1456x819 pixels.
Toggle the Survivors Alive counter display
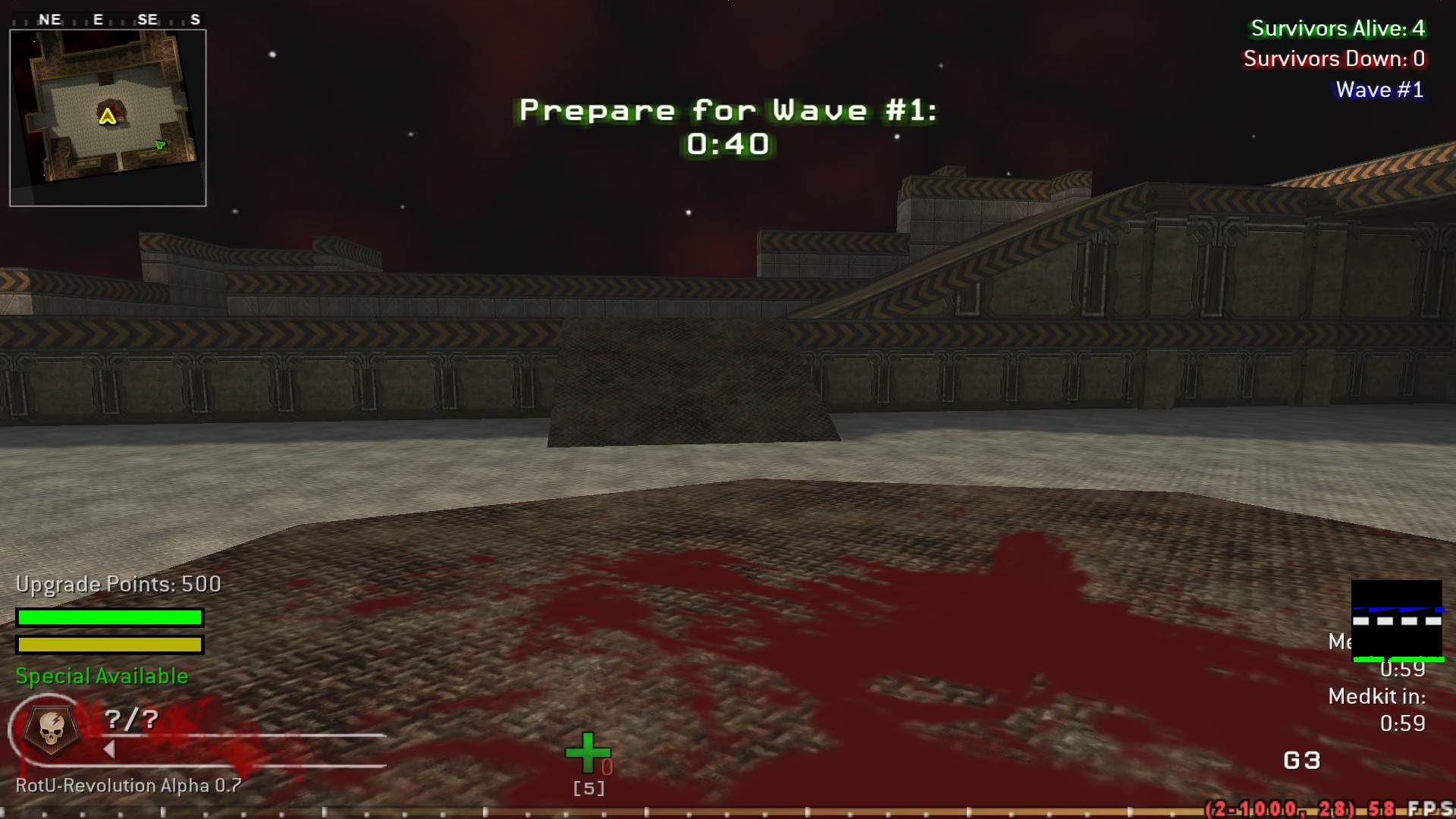coord(1337,29)
